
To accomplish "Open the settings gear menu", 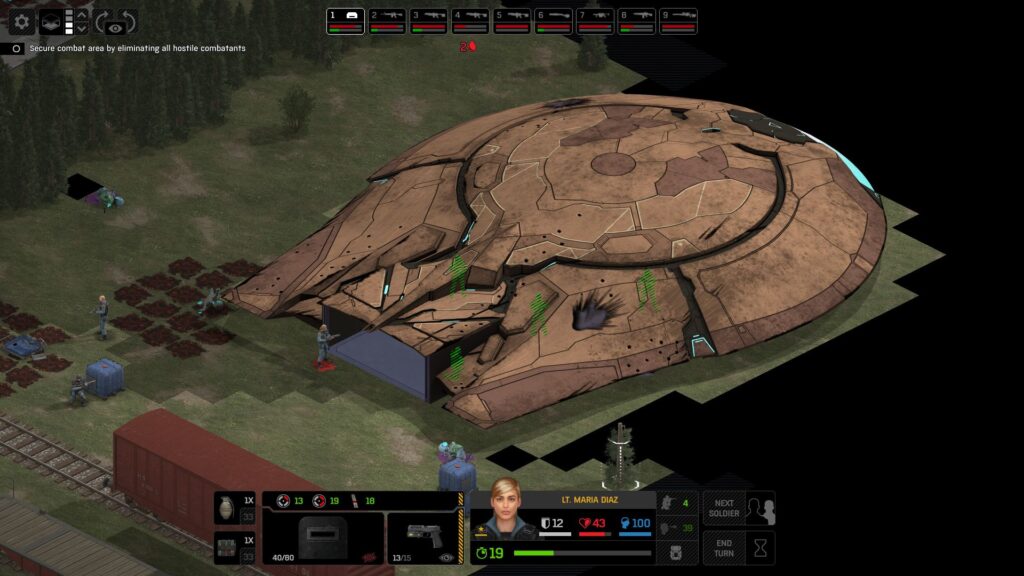I will [x=22, y=22].
